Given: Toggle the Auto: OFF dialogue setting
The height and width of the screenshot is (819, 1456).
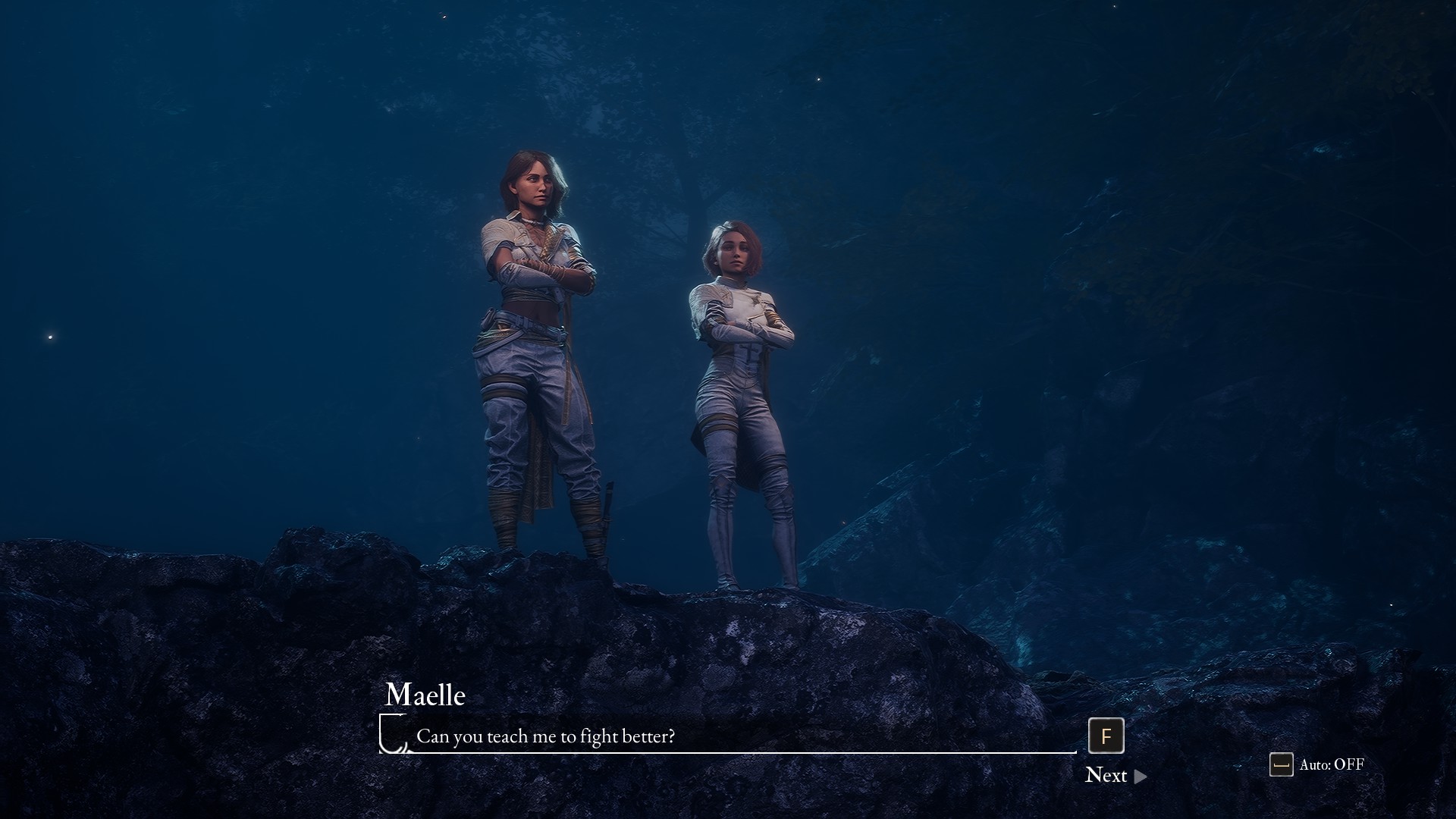Looking at the screenshot, I should point(1318,764).
